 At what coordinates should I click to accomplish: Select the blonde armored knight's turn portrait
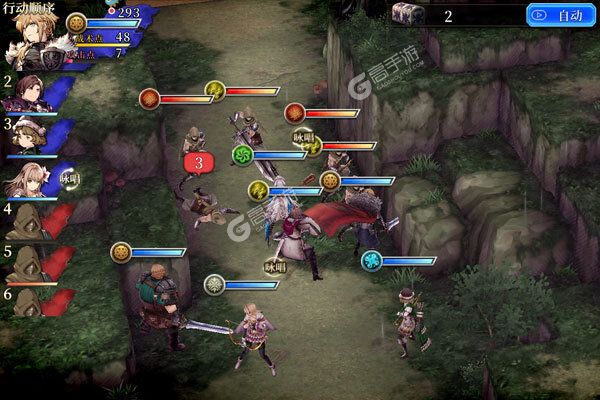(x=36, y=43)
